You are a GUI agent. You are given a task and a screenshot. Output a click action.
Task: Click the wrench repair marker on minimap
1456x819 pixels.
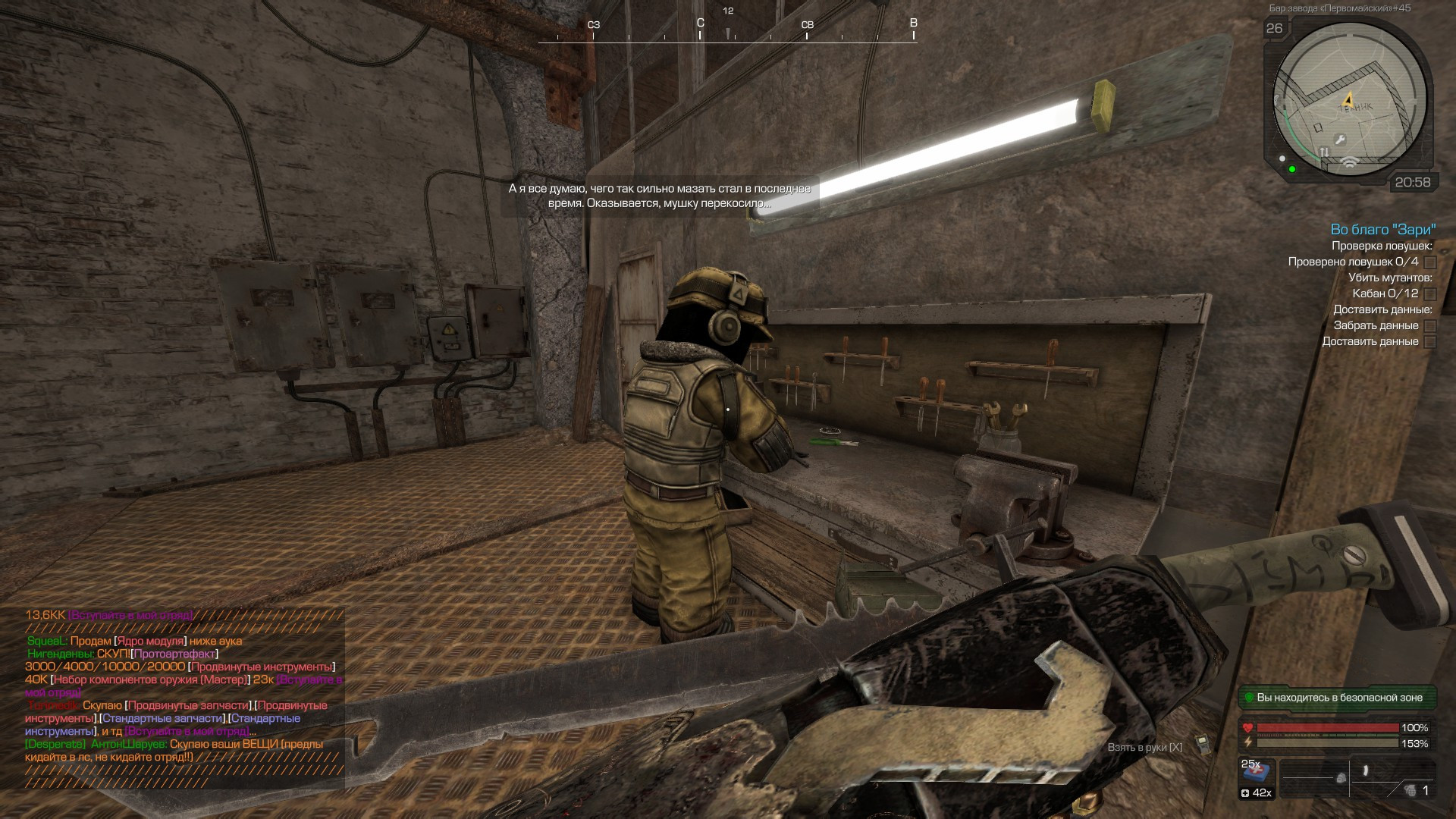[1340, 140]
